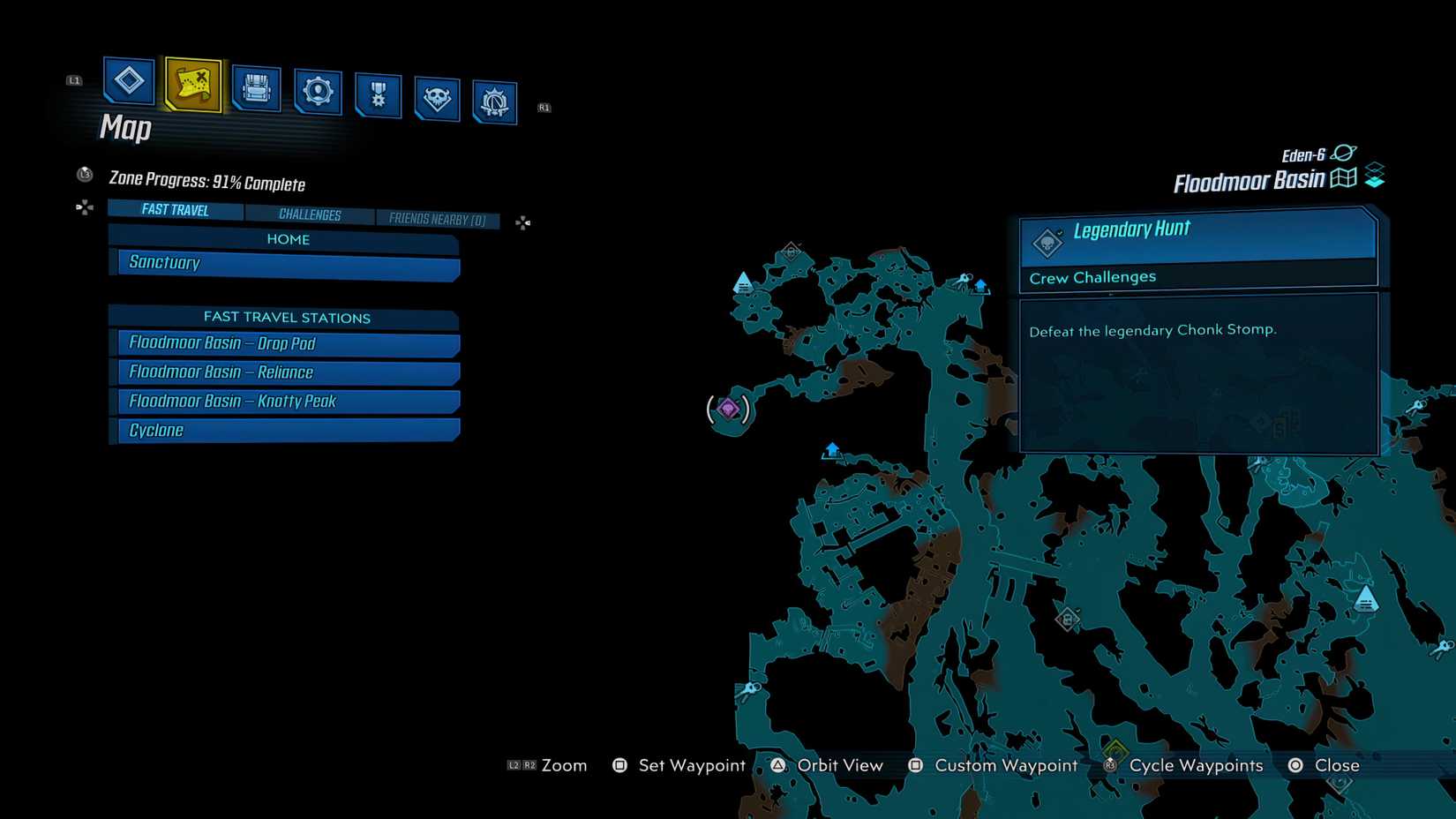
Task: Click the Zone Progress 91% indicator
Action: [x=206, y=184]
